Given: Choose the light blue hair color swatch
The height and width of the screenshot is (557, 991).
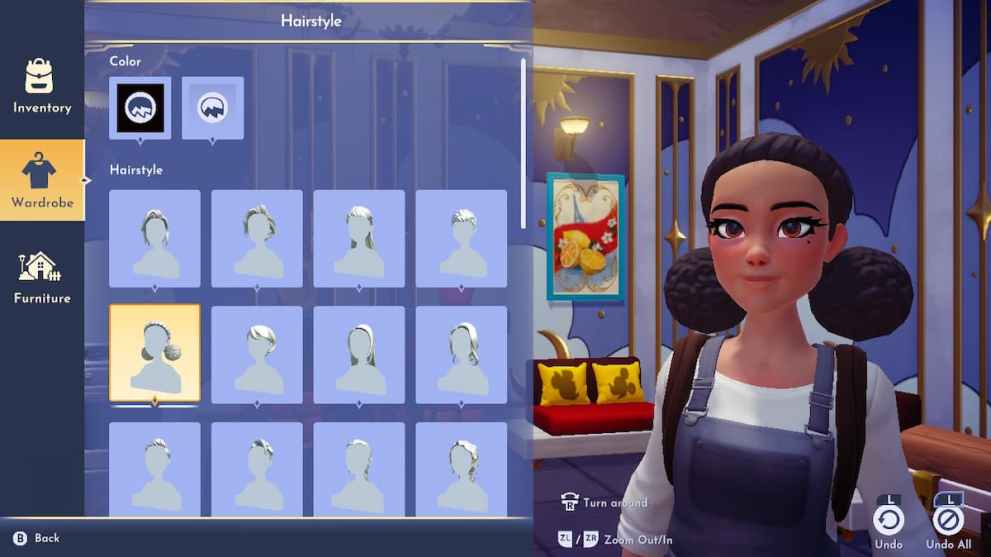Looking at the screenshot, I should click(x=212, y=108).
